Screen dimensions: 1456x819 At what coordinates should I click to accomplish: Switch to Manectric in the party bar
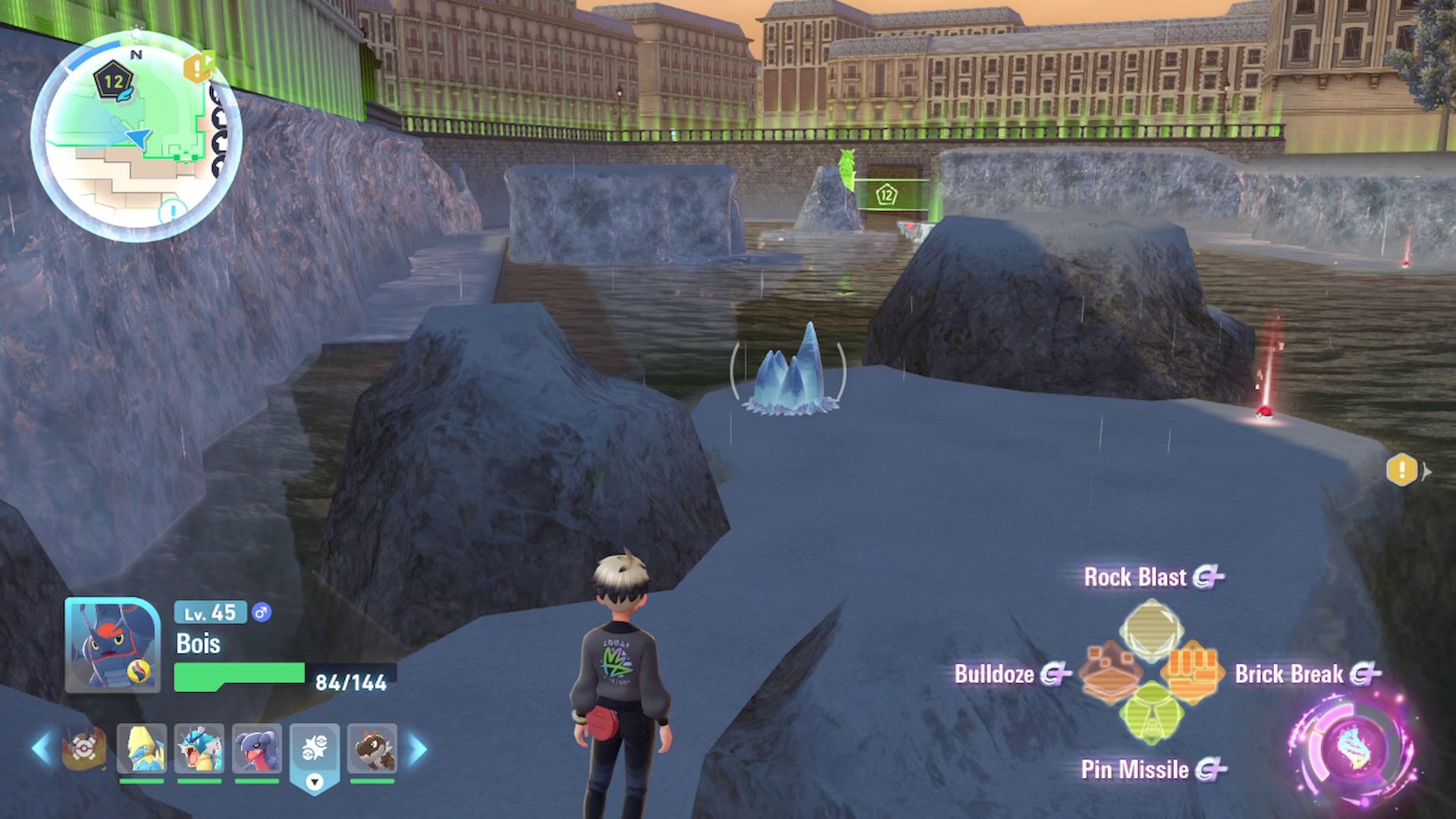pos(142,748)
